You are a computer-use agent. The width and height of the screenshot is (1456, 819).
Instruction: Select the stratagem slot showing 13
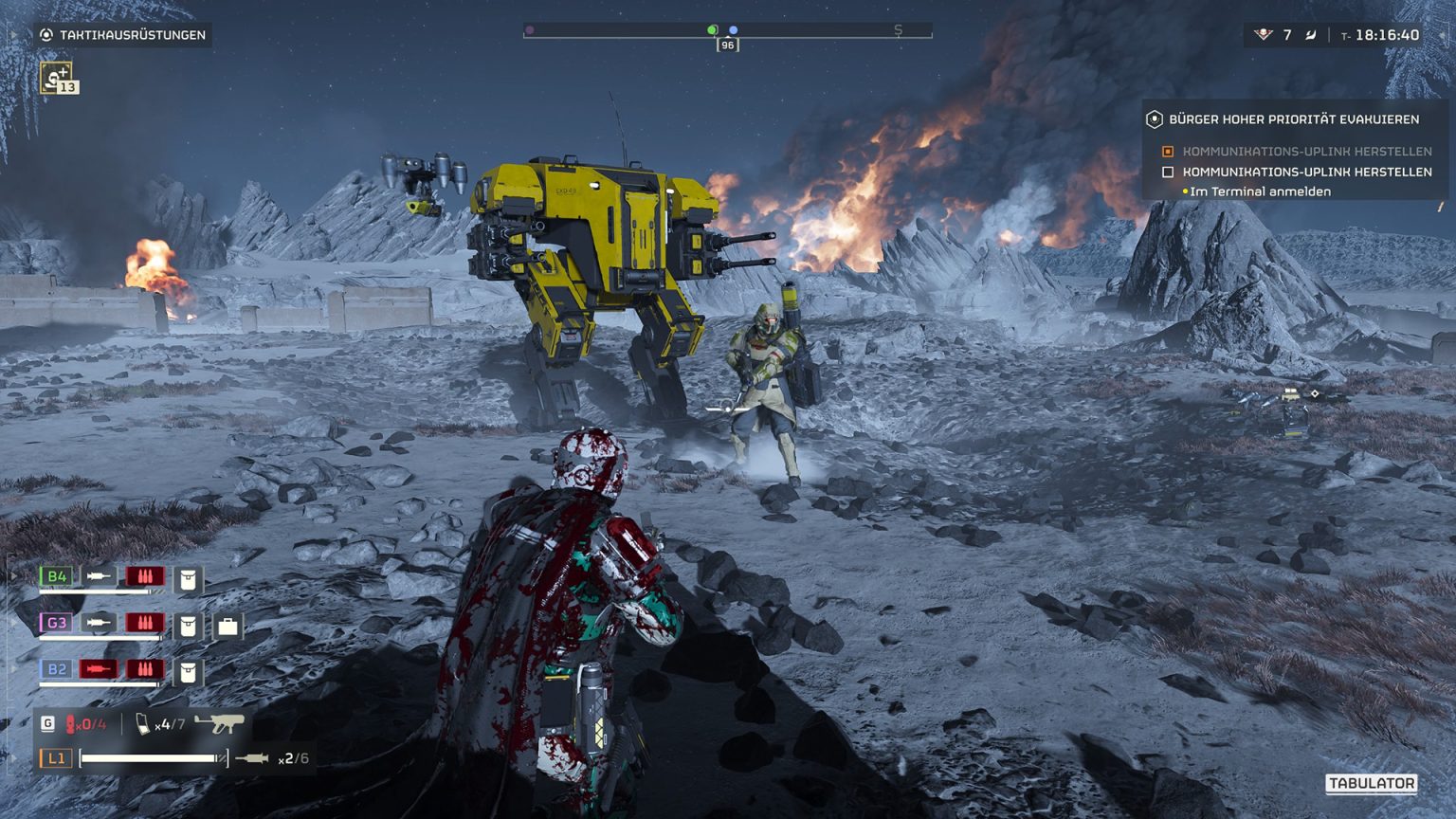(55, 78)
